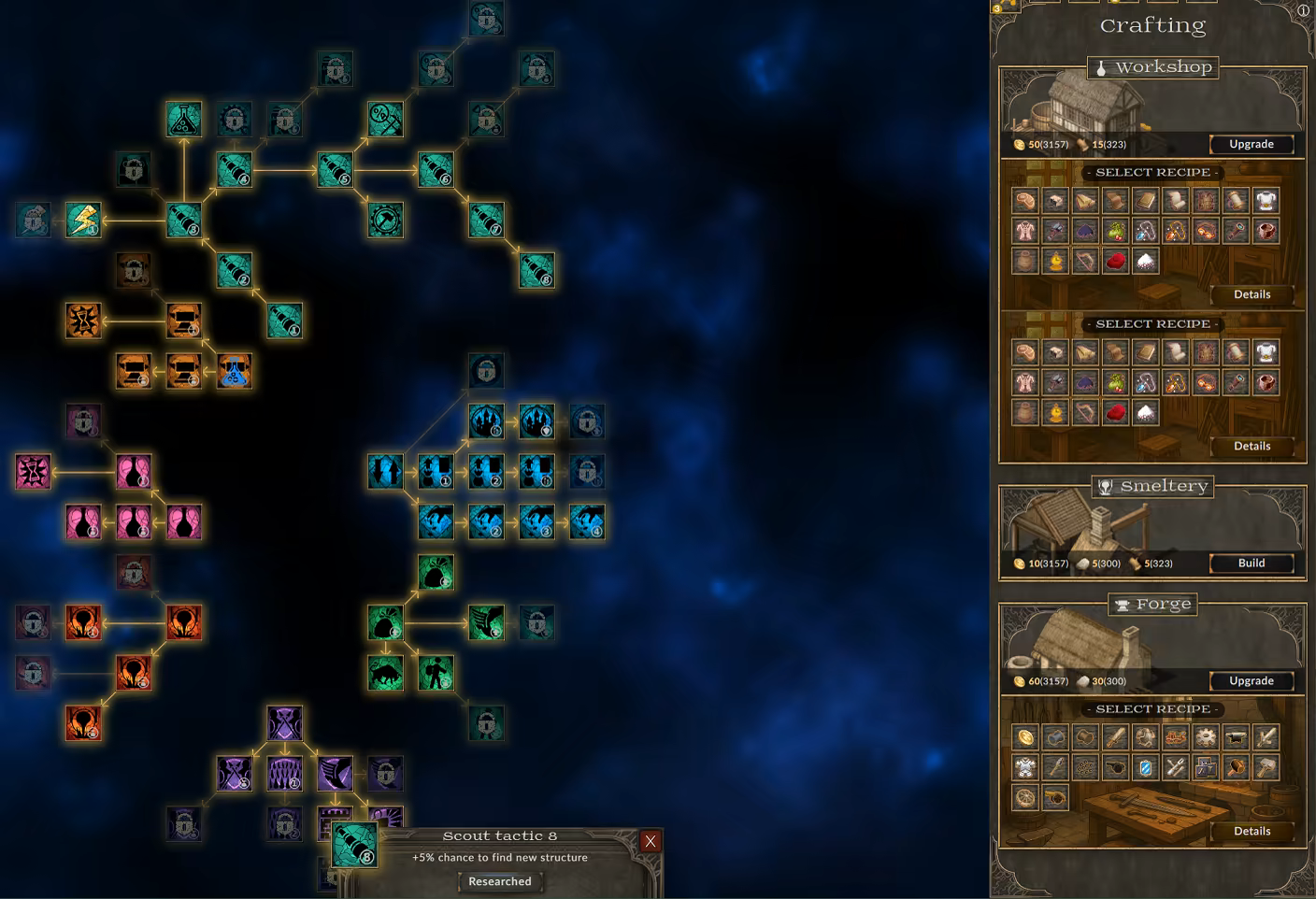This screenshot has height=899, width=1316.
Task: Select the hammer recipe in the Forge
Action: click(x=1265, y=767)
